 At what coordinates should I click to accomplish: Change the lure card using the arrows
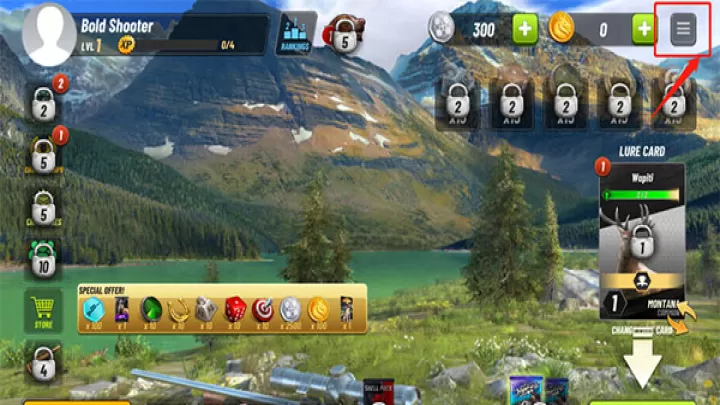click(x=683, y=323)
